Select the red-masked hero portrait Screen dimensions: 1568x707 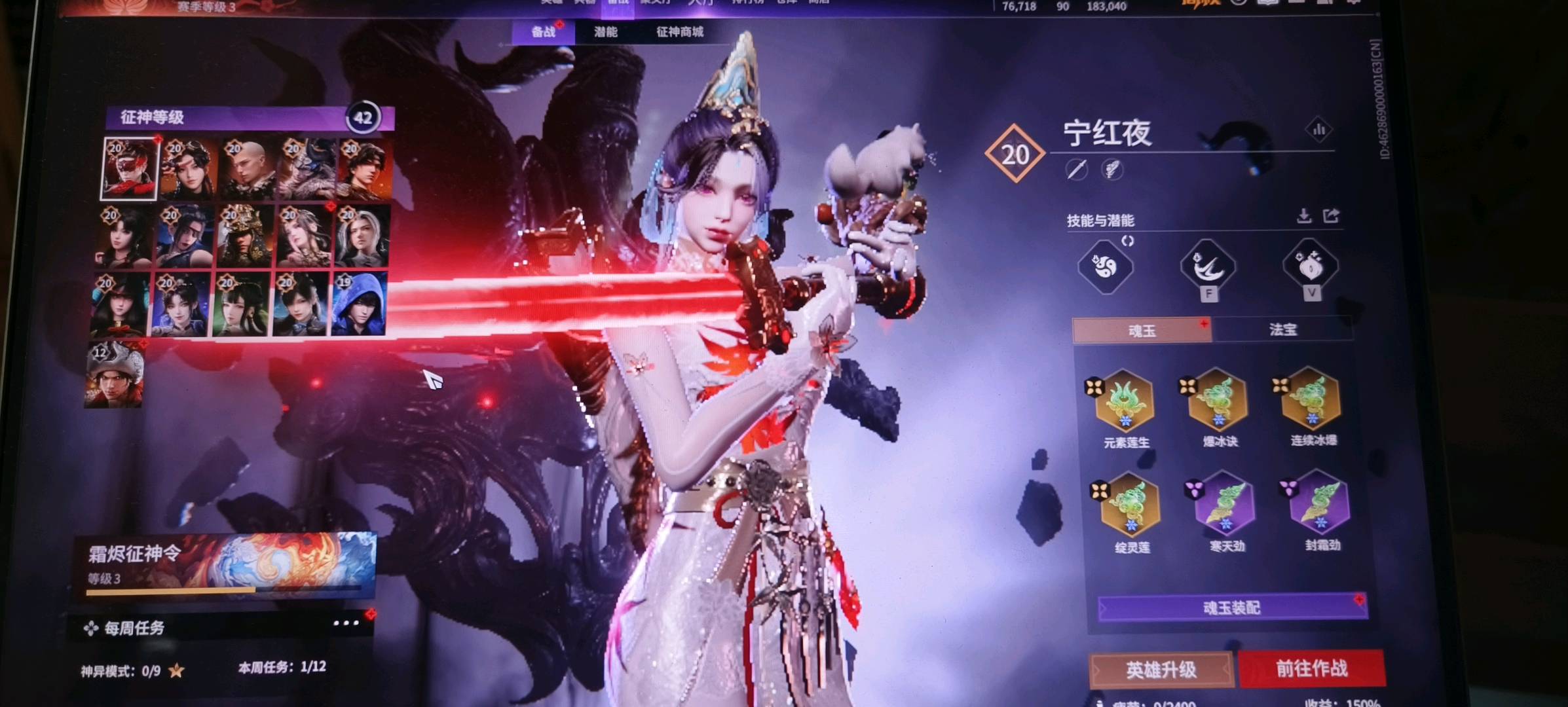[x=130, y=169]
